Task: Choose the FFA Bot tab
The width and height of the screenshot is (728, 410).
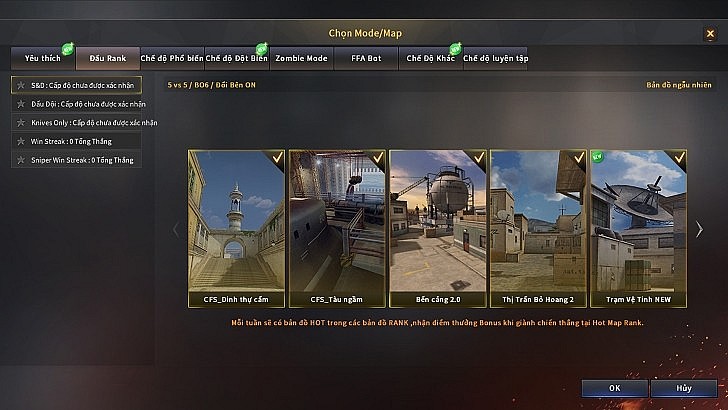Action: coord(366,59)
